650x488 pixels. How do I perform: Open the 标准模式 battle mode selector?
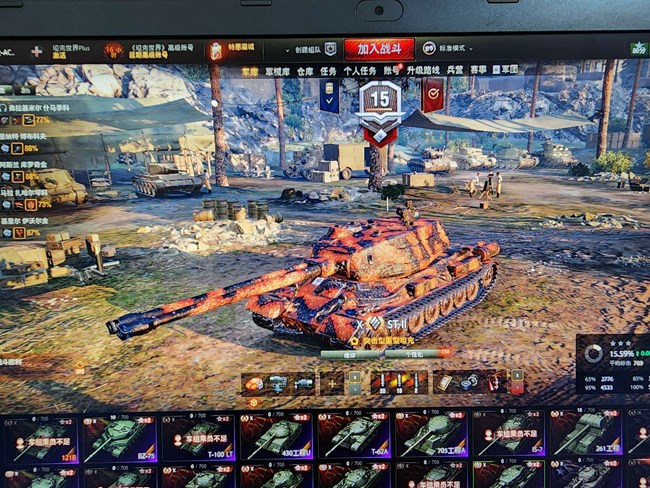(x=448, y=48)
